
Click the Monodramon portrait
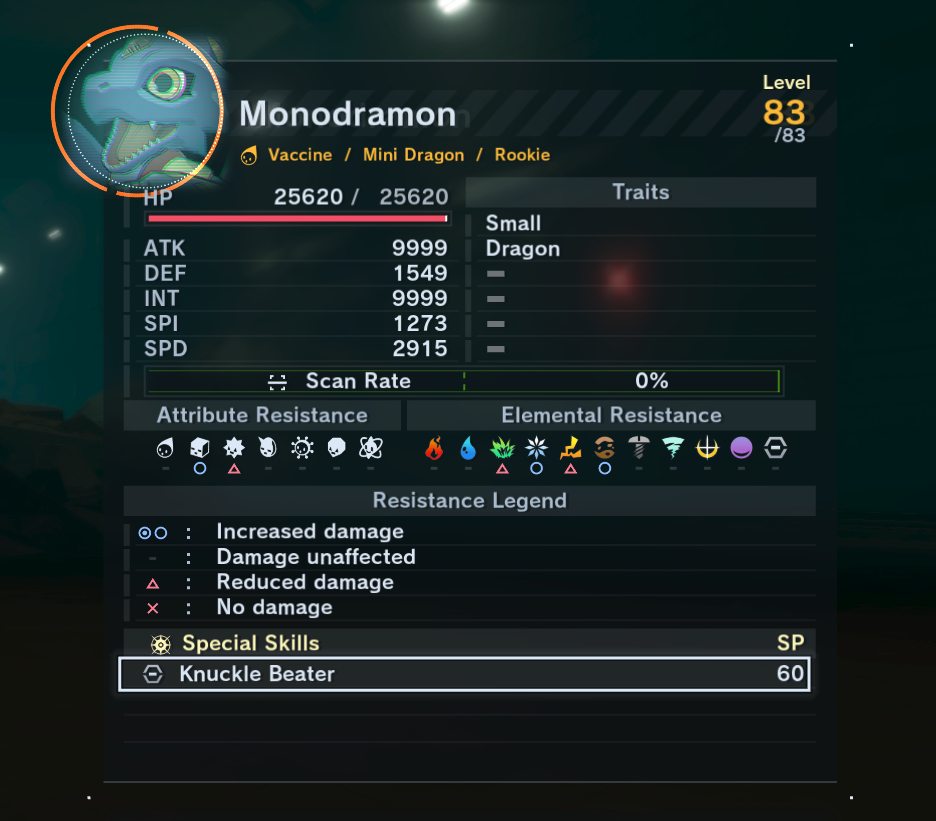[137, 107]
